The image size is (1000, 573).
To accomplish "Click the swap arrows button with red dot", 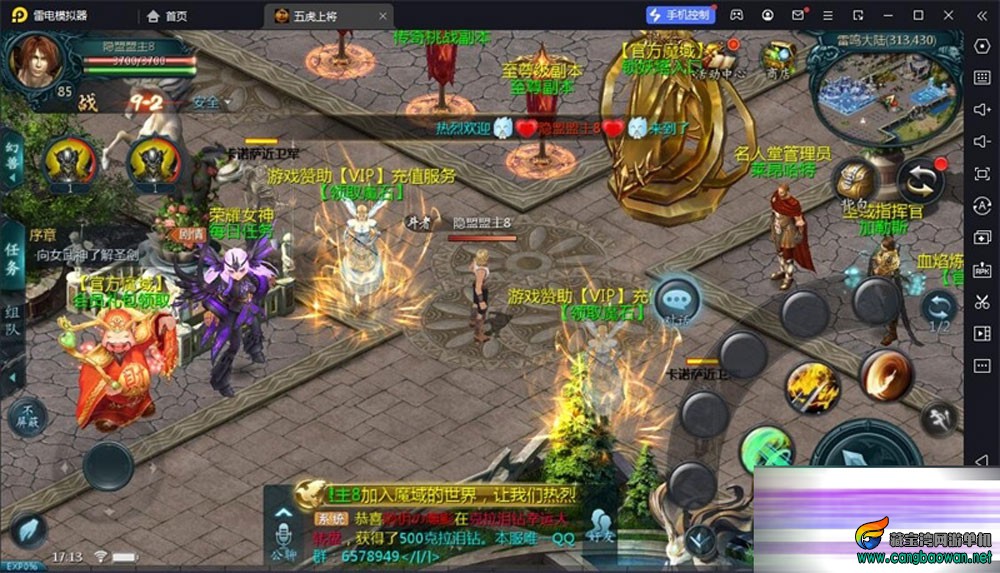I will [x=920, y=182].
